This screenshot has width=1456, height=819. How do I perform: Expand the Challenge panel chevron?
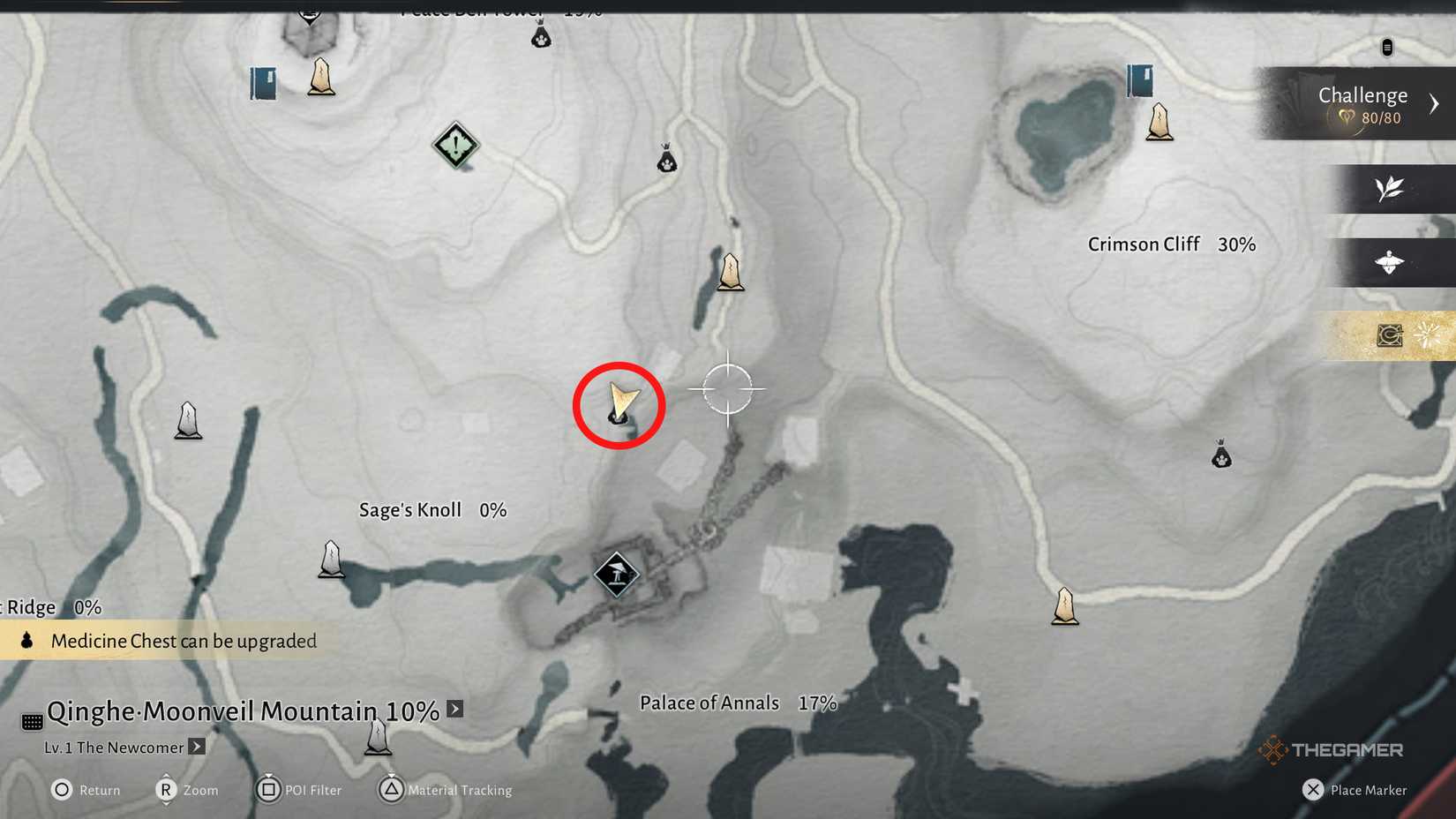(x=1432, y=102)
